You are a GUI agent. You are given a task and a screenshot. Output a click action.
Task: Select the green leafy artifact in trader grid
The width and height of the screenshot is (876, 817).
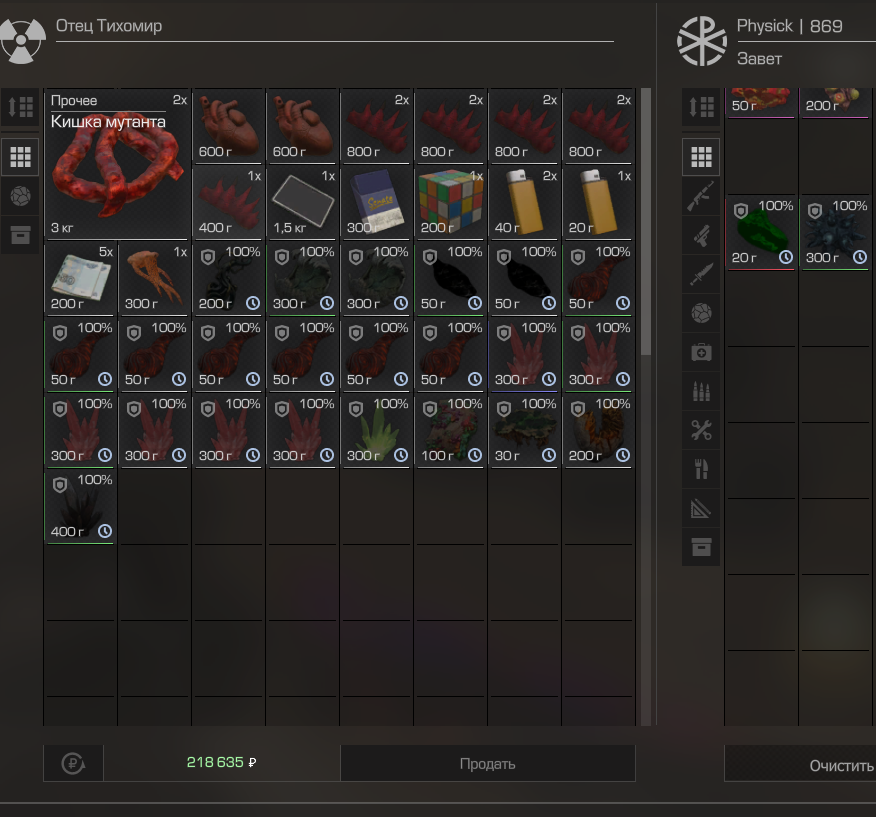[x=376, y=429]
